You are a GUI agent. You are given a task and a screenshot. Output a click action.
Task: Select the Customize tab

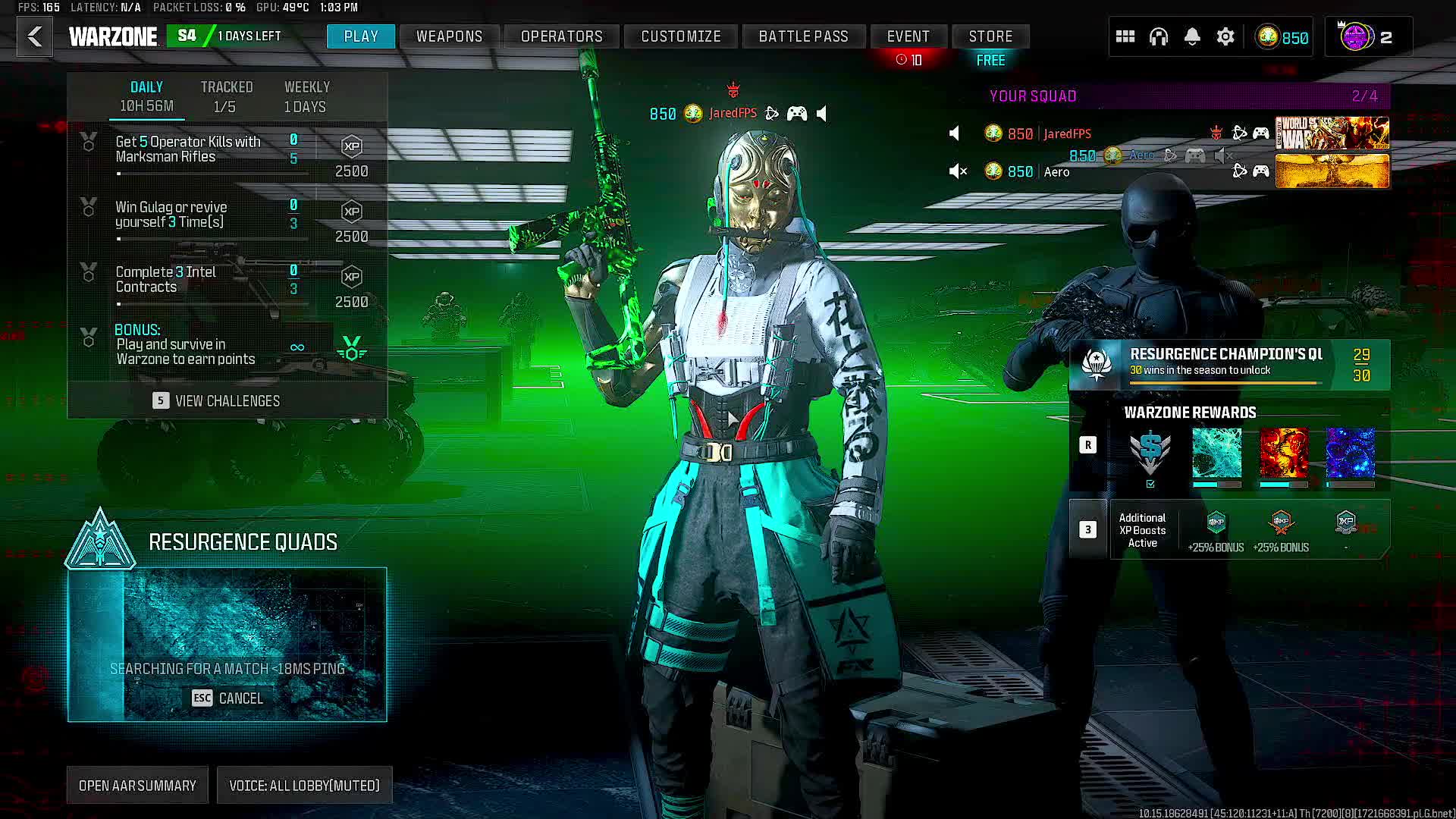click(x=680, y=36)
